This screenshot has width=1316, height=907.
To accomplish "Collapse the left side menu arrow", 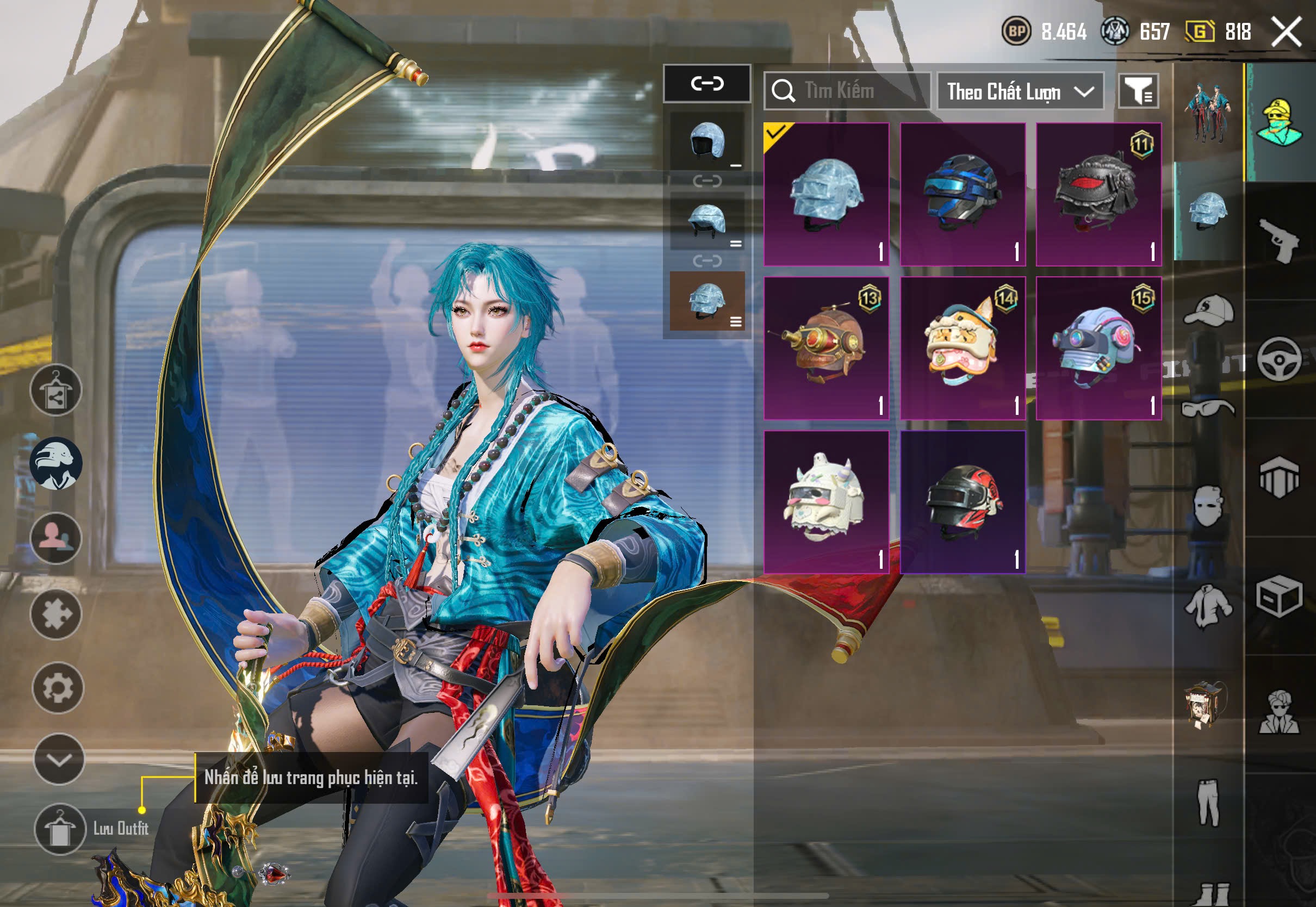I will click(59, 759).
